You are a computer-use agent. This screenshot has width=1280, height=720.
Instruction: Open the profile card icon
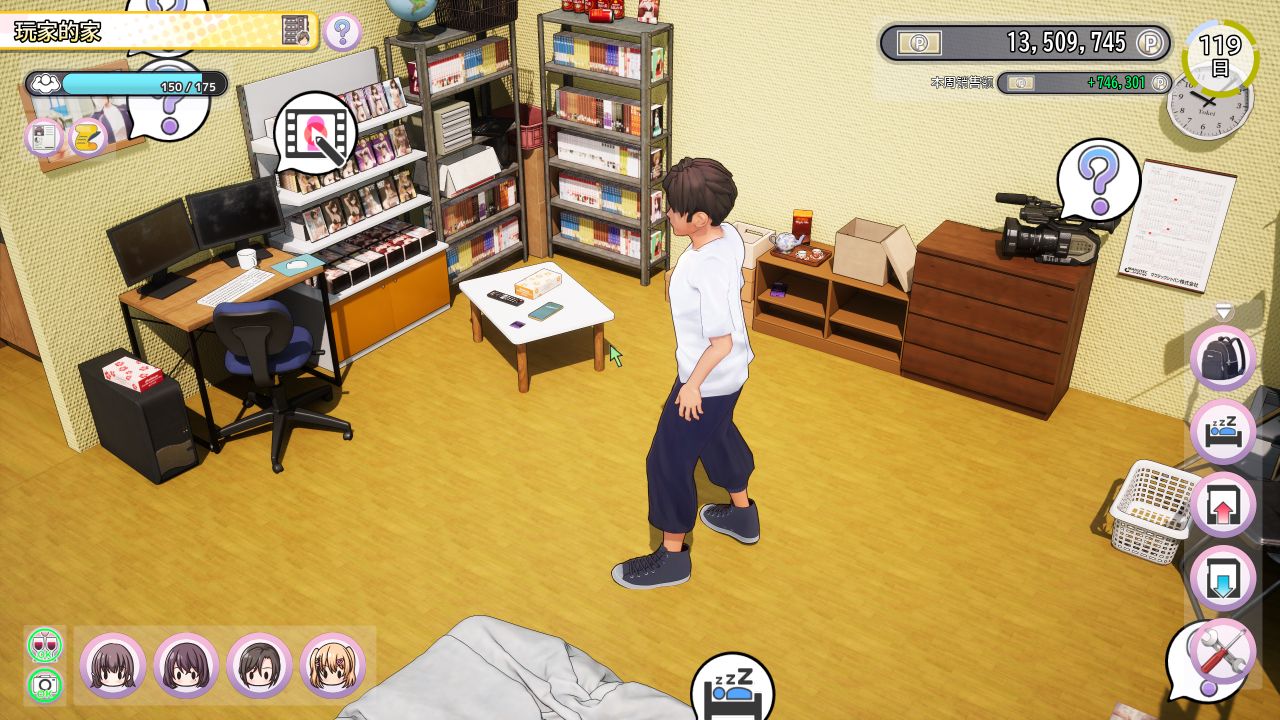pos(44,137)
